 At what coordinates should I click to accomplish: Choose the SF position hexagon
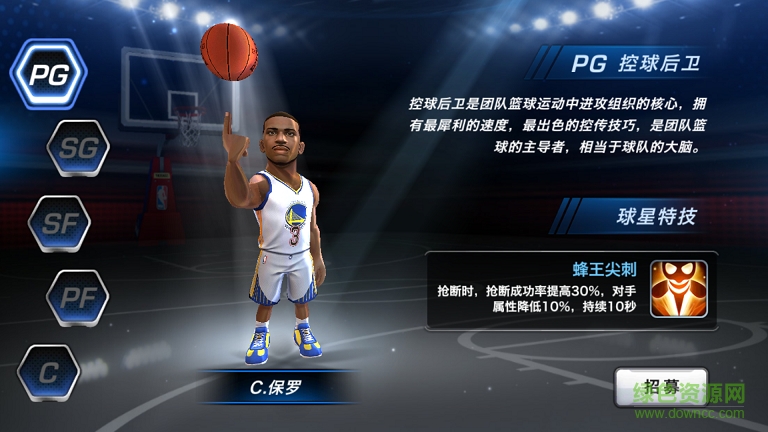[58, 223]
